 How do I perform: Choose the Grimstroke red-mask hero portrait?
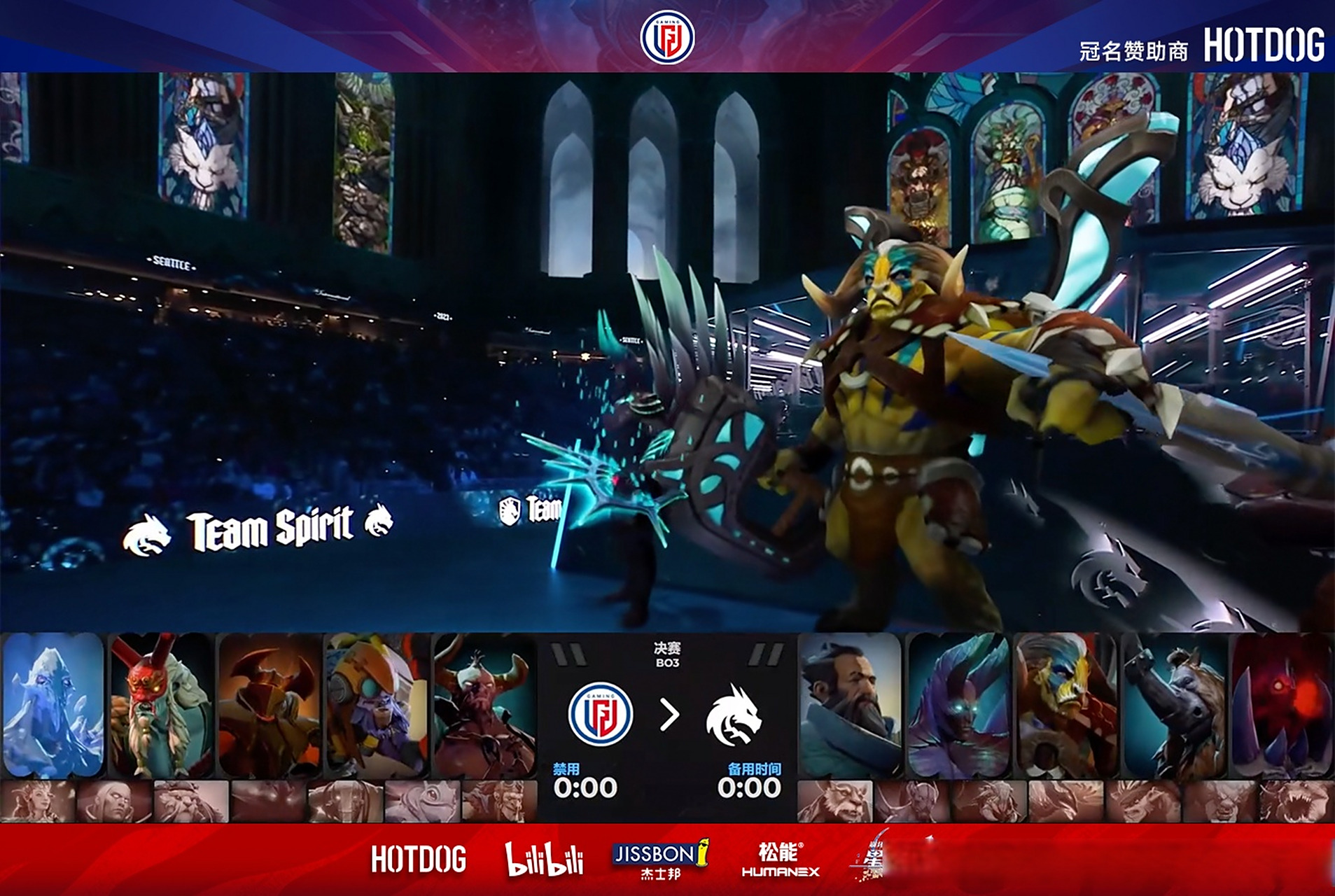(161, 705)
